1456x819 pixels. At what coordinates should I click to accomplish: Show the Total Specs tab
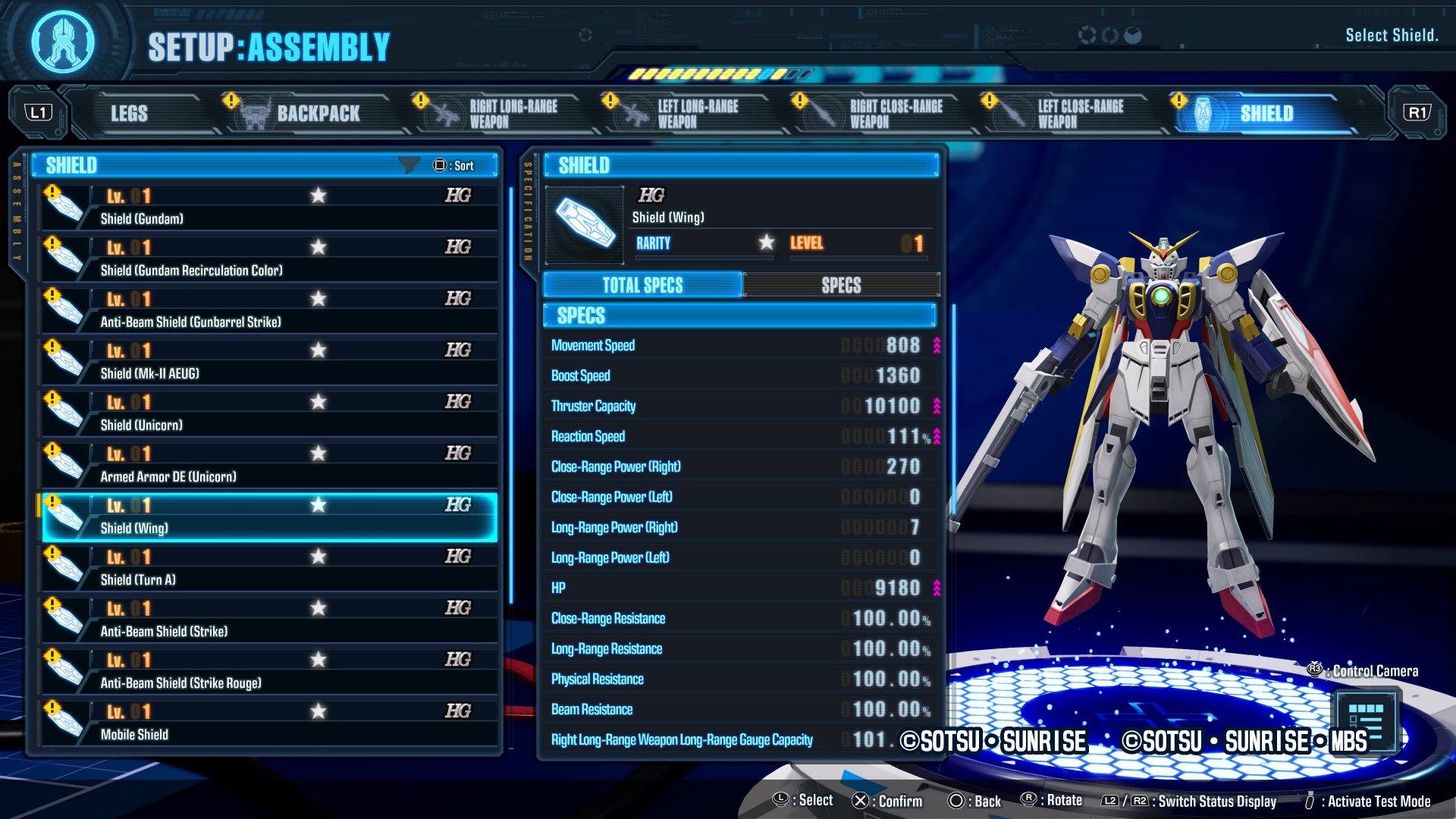[642, 285]
